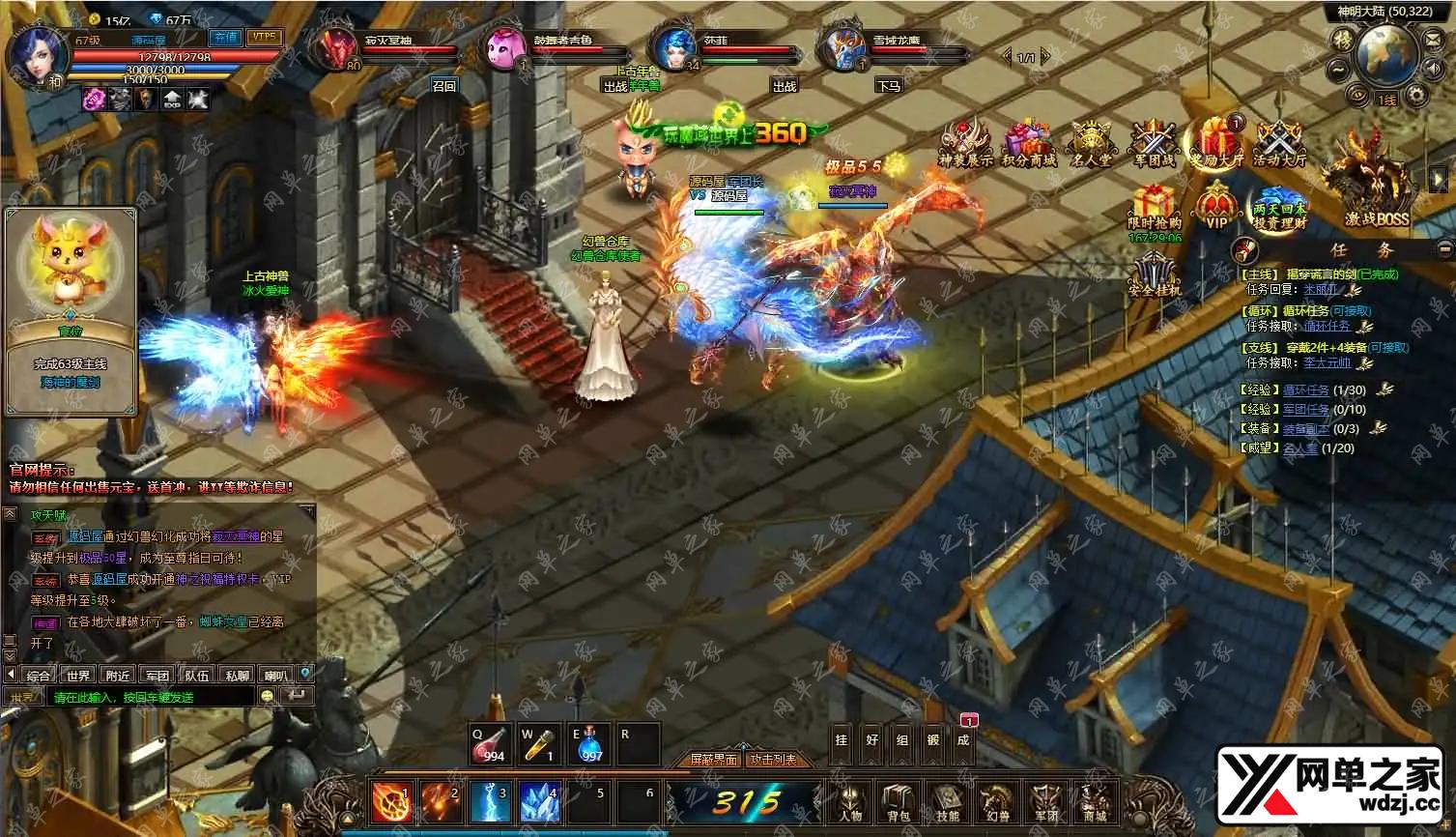This screenshot has height=837, width=1456.
Task: Open the 奖励大厅 reward hall
Action: click(x=1217, y=143)
